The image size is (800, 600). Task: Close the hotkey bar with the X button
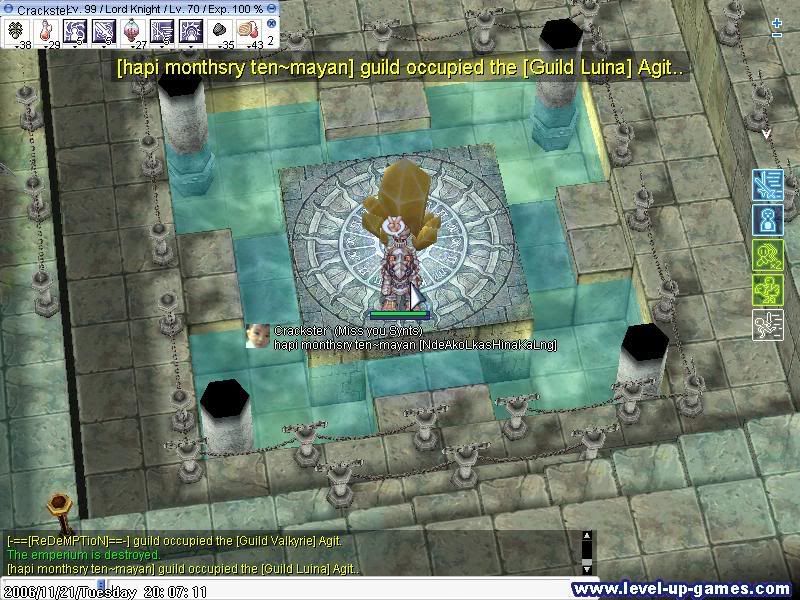click(x=271, y=23)
